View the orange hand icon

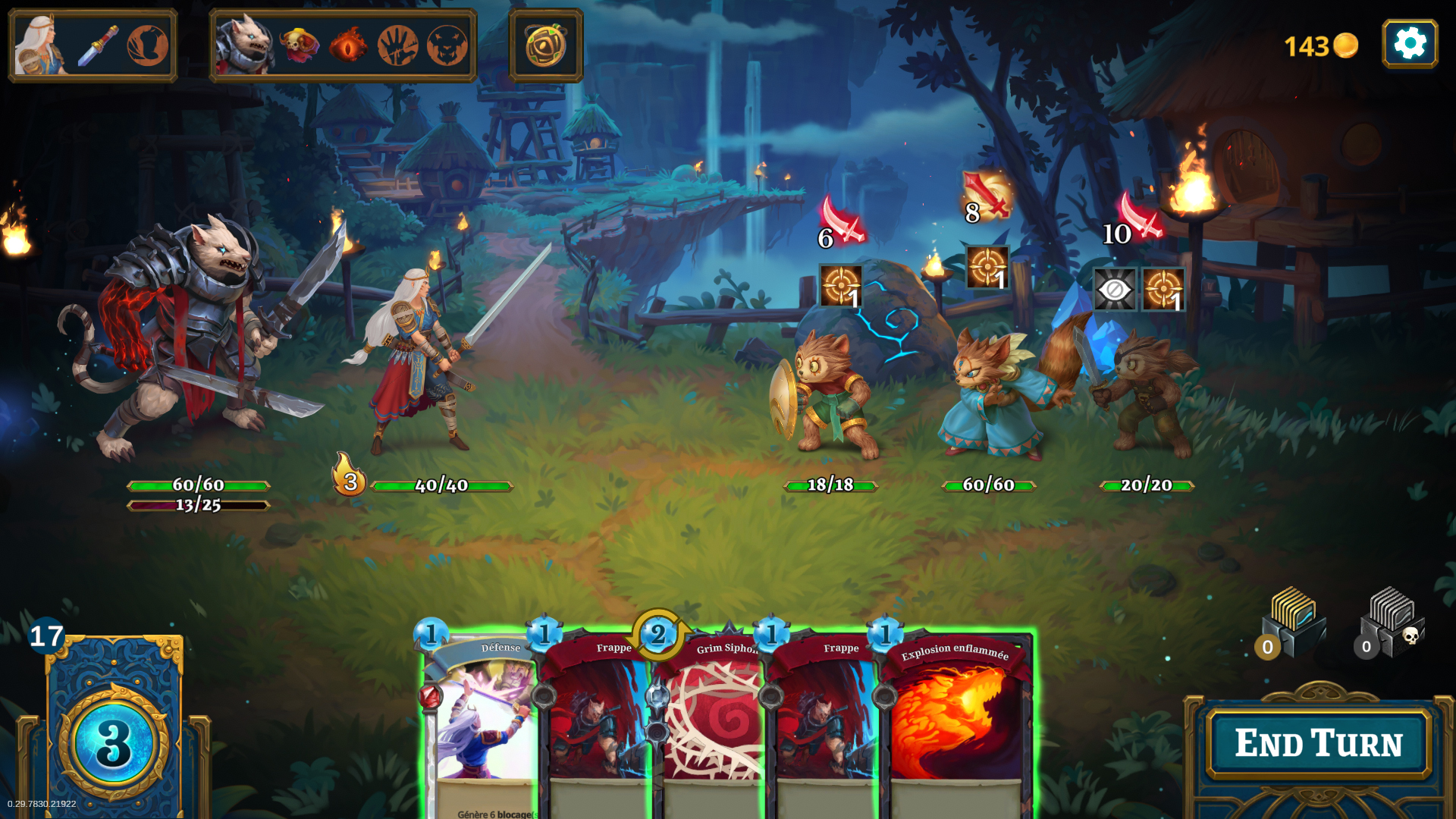(x=397, y=45)
